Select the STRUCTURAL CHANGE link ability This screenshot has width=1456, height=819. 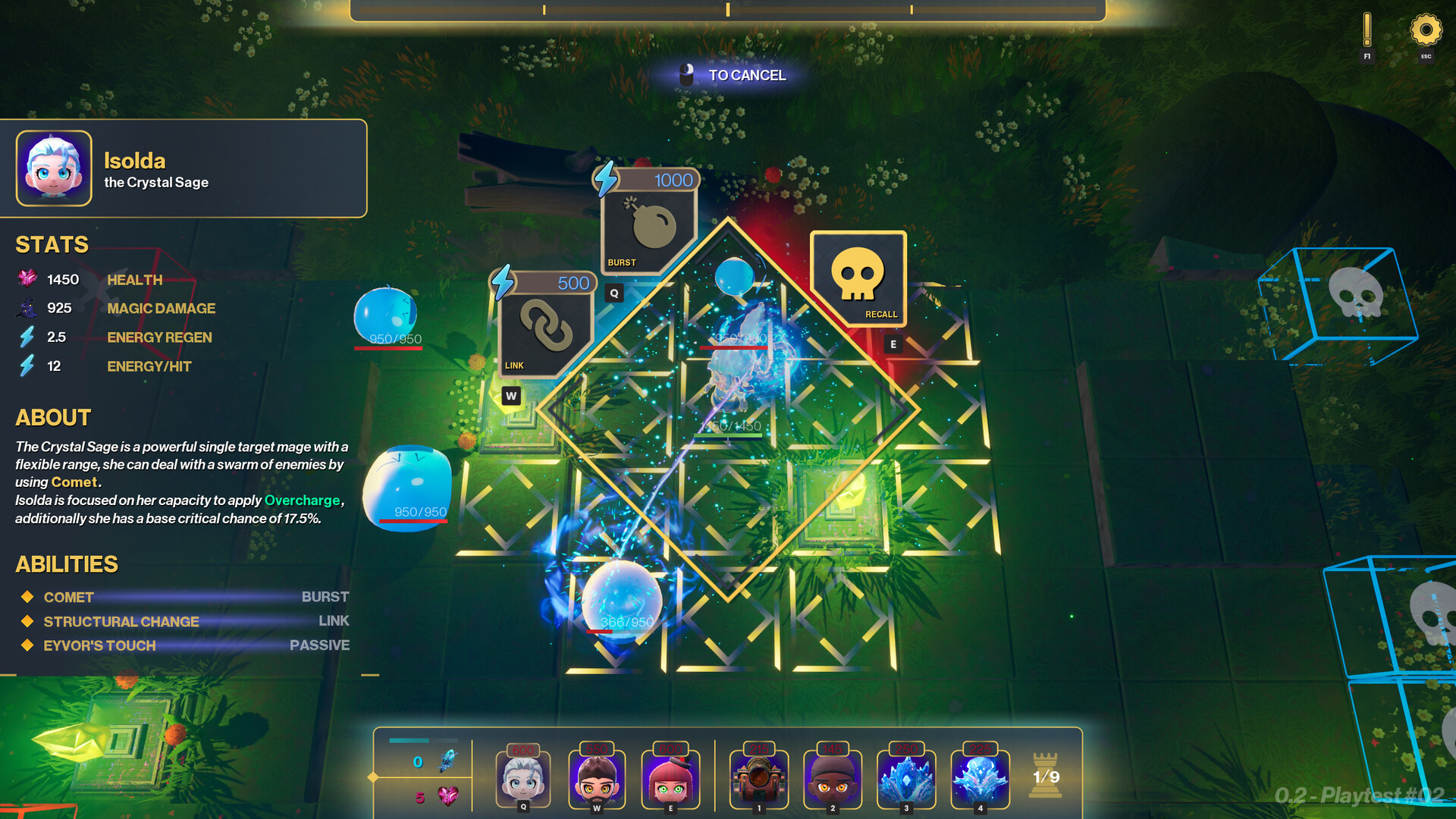121,621
